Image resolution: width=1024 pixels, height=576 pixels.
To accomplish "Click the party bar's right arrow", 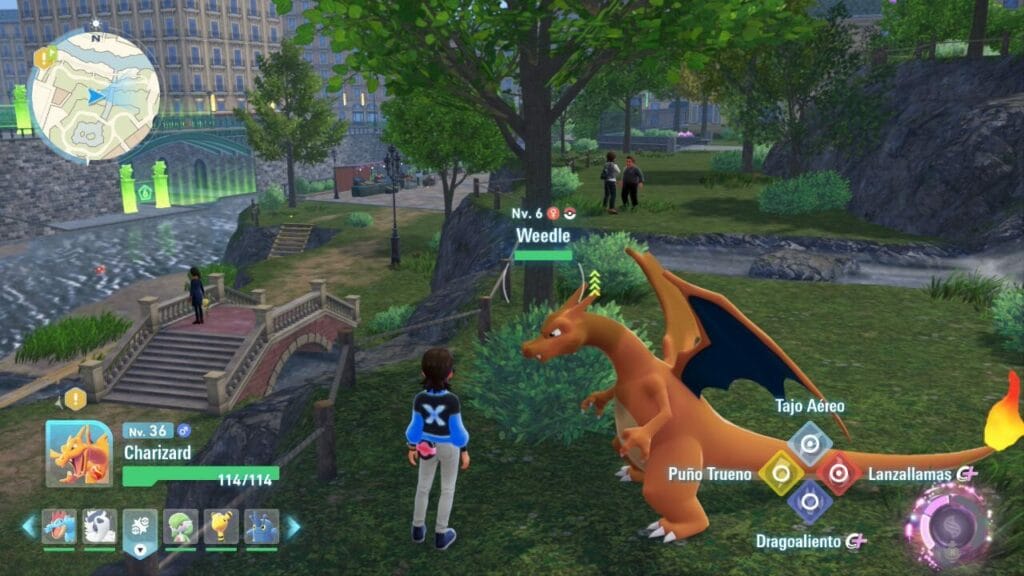I will (x=293, y=527).
